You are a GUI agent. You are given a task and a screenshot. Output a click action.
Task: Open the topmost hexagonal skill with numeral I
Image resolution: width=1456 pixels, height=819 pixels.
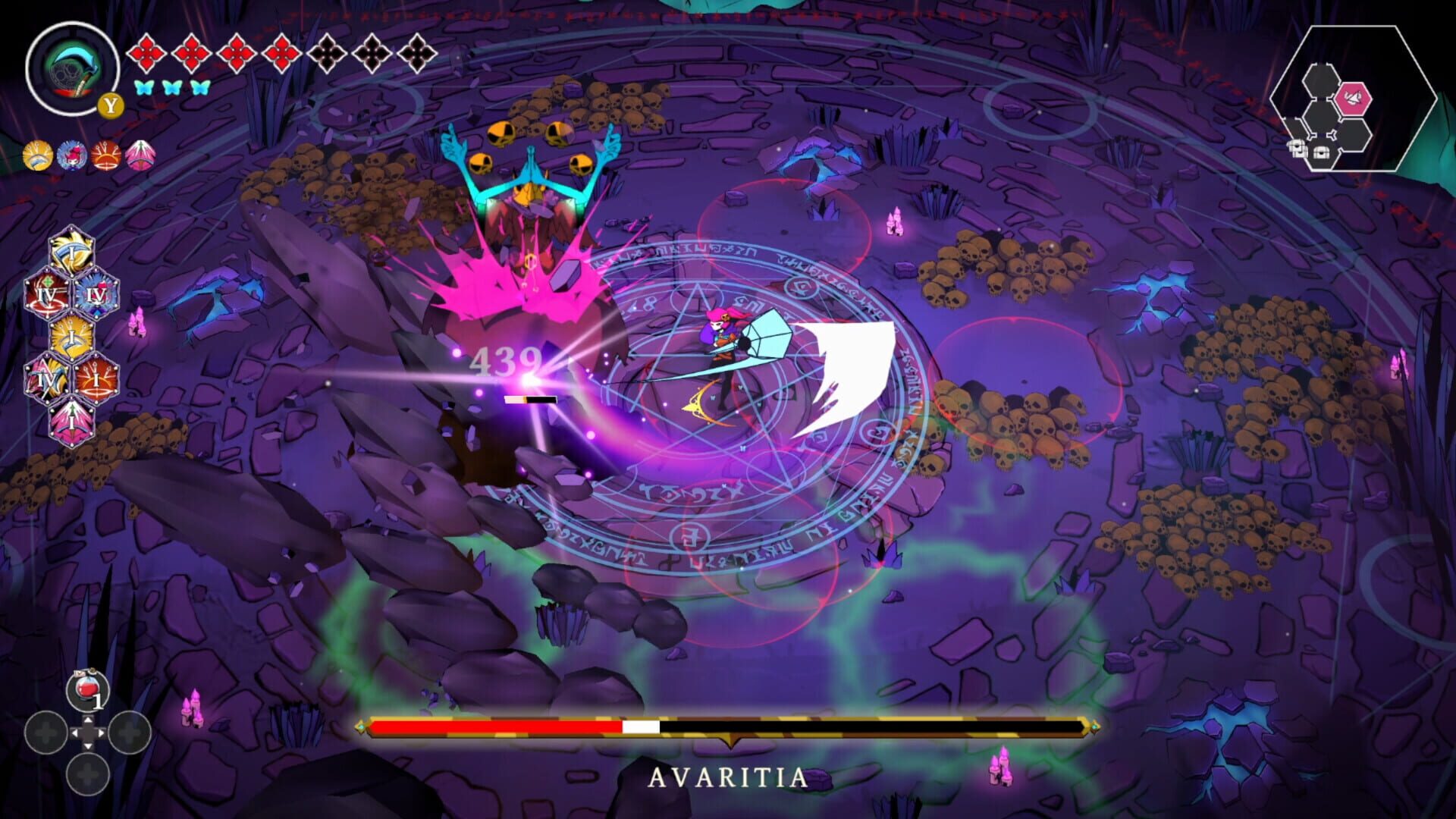71,253
